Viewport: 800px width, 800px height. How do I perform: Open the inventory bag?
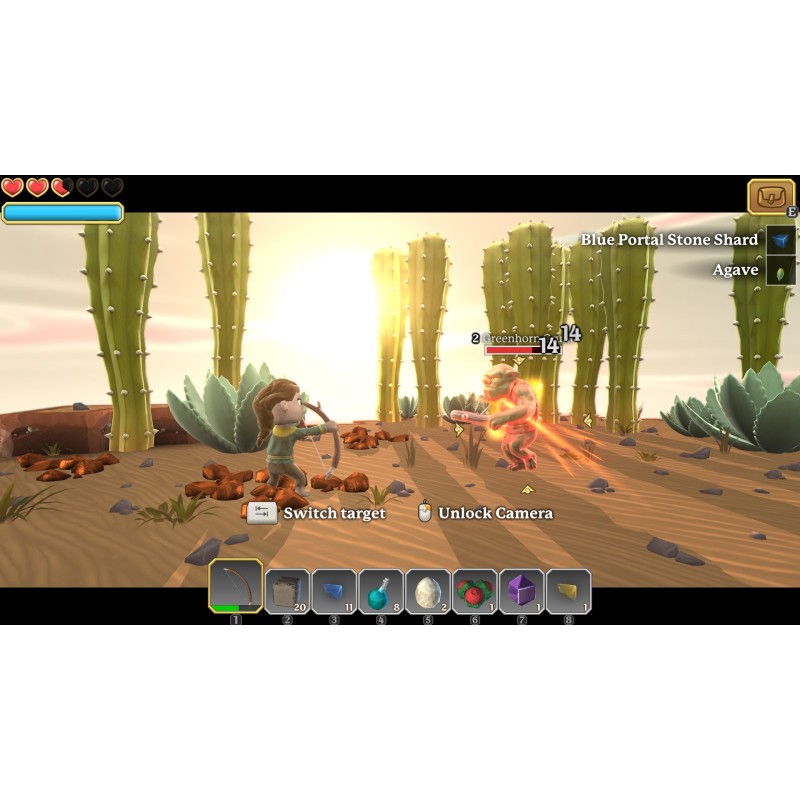[x=770, y=197]
